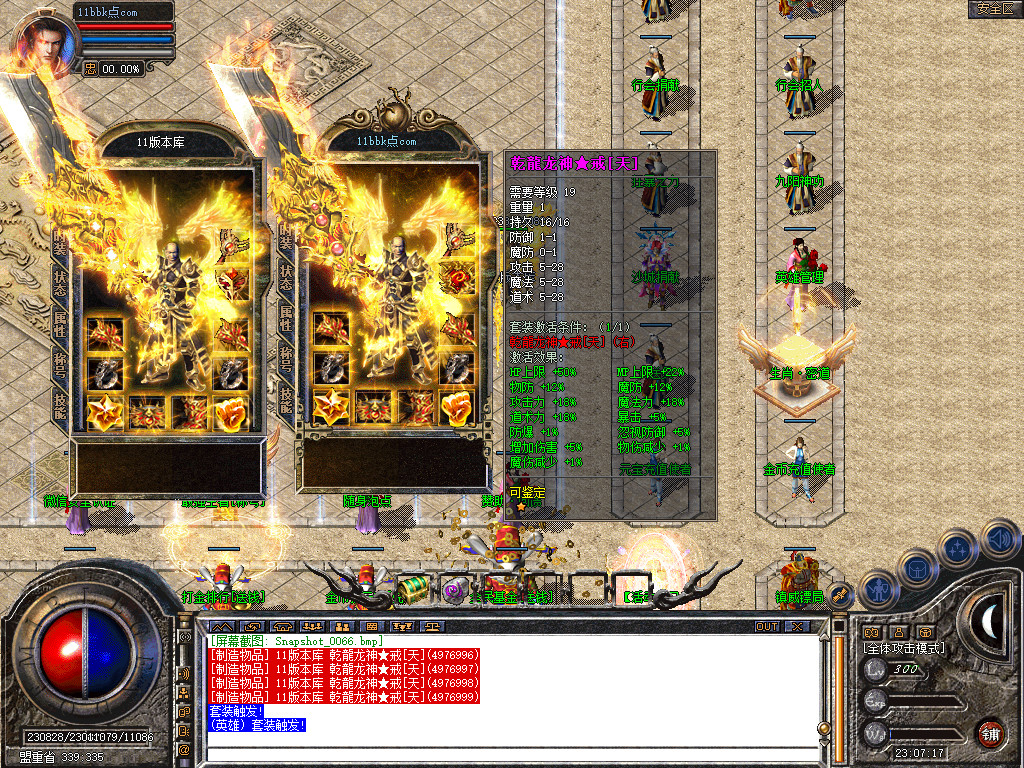Open 技能 tab in 11版本库 panel
The height and width of the screenshot is (768, 1024).
tap(61, 404)
